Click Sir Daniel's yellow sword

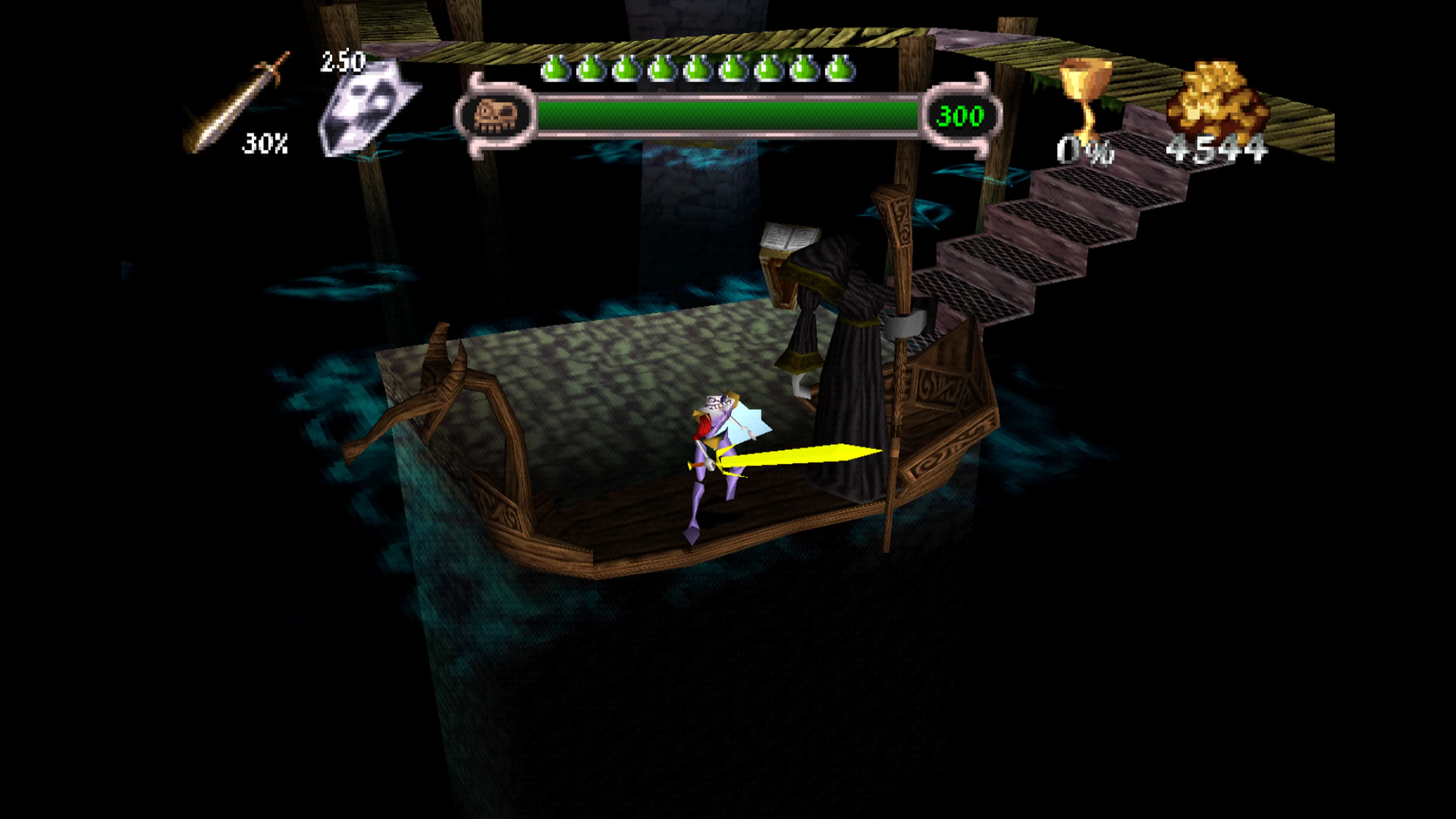pos(791,455)
